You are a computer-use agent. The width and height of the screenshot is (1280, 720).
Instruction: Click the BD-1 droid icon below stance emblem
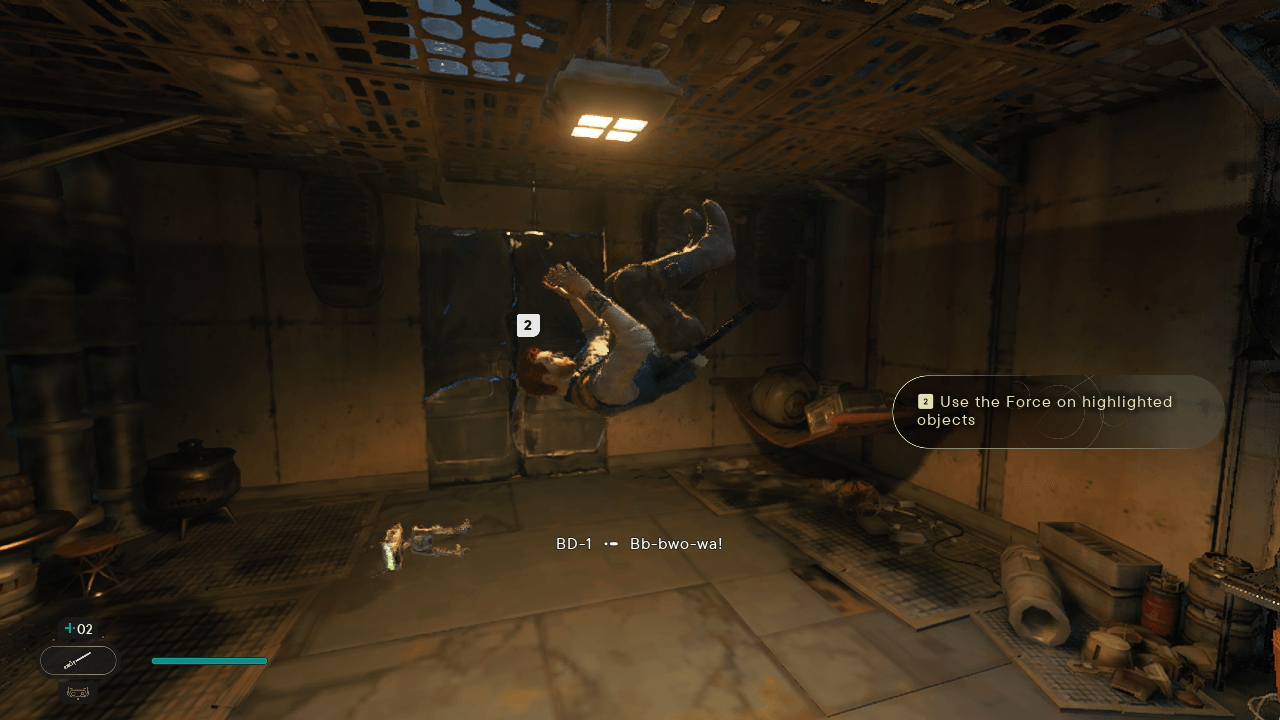(x=78, y=692)
